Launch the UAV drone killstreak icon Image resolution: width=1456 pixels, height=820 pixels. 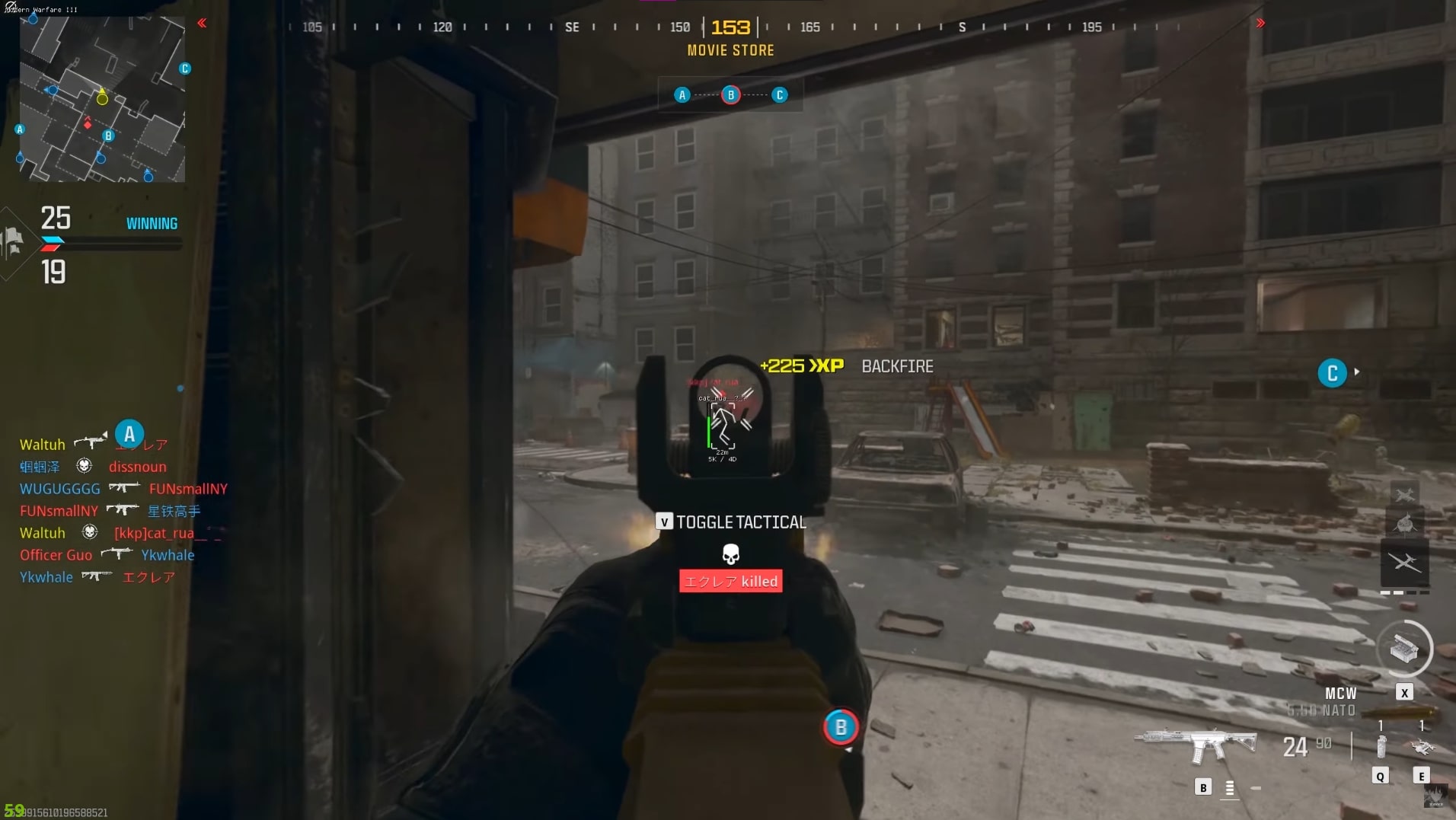click(1405, 563)
